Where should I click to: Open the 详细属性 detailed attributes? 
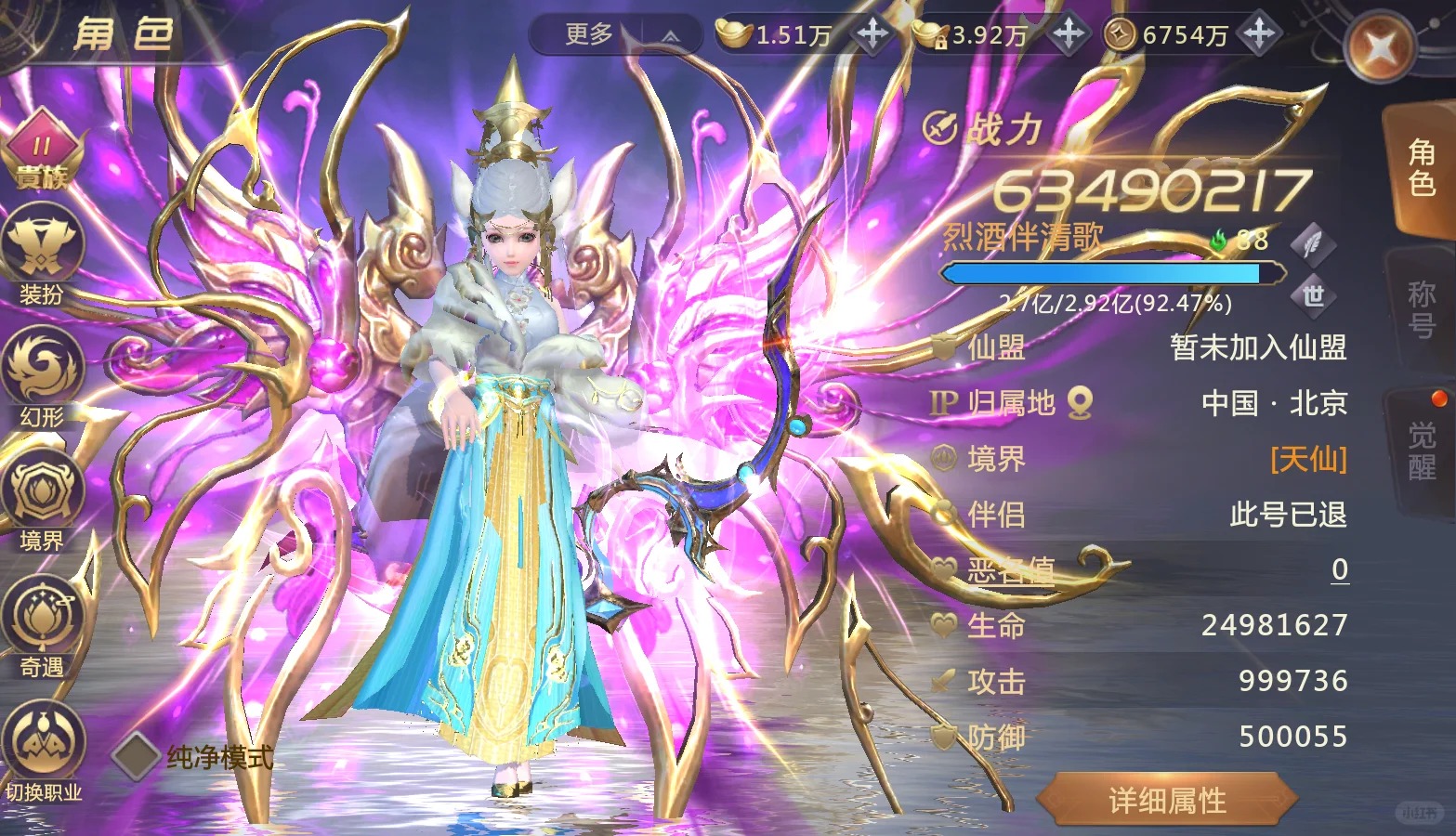pyautogui.click(x=1167, y=800)
